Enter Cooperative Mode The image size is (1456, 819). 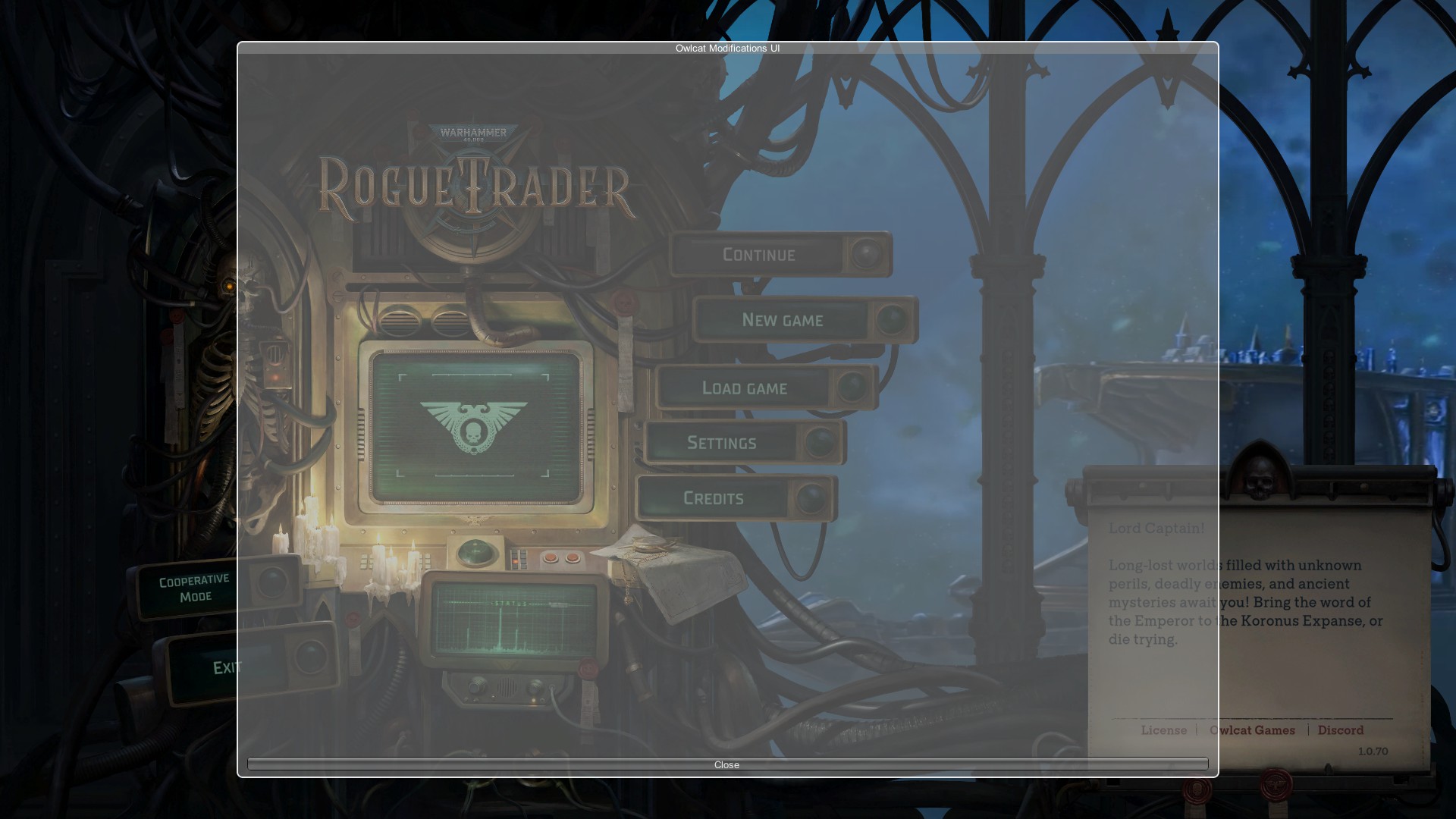[x=194, y=588]
